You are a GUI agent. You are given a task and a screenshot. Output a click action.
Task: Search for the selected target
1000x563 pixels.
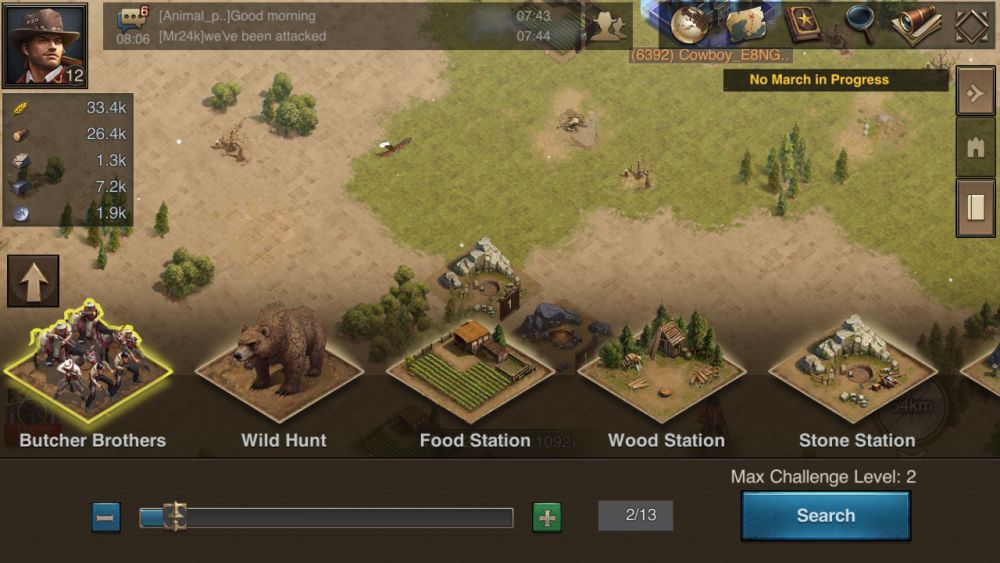click(825, 516)
